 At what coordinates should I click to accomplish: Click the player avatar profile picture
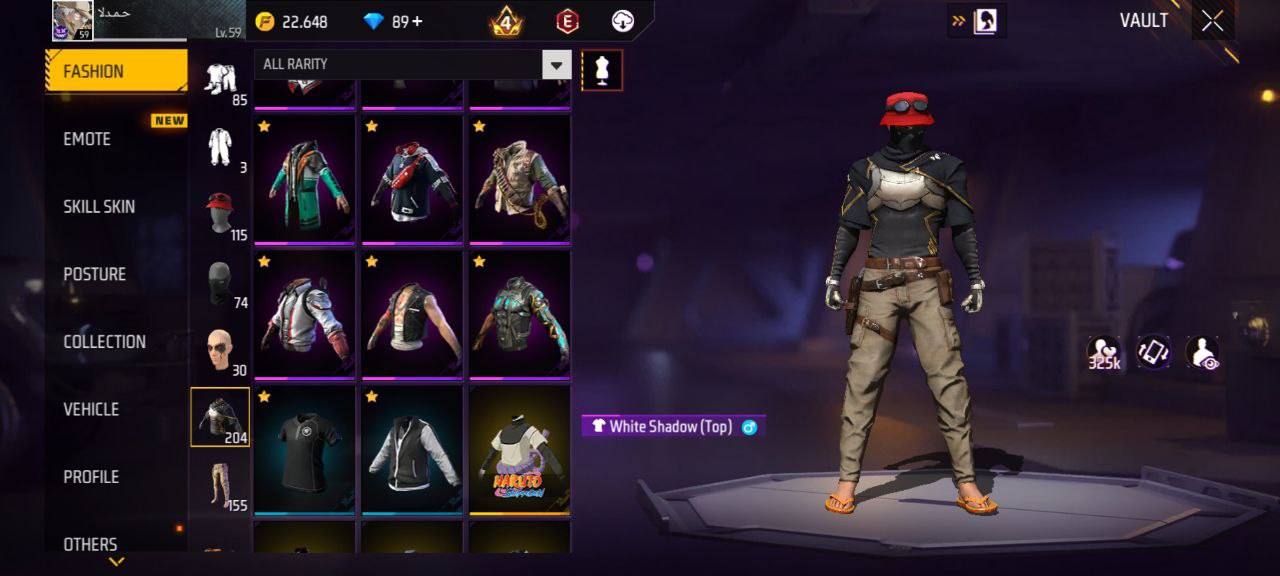[x=72, y=20]
